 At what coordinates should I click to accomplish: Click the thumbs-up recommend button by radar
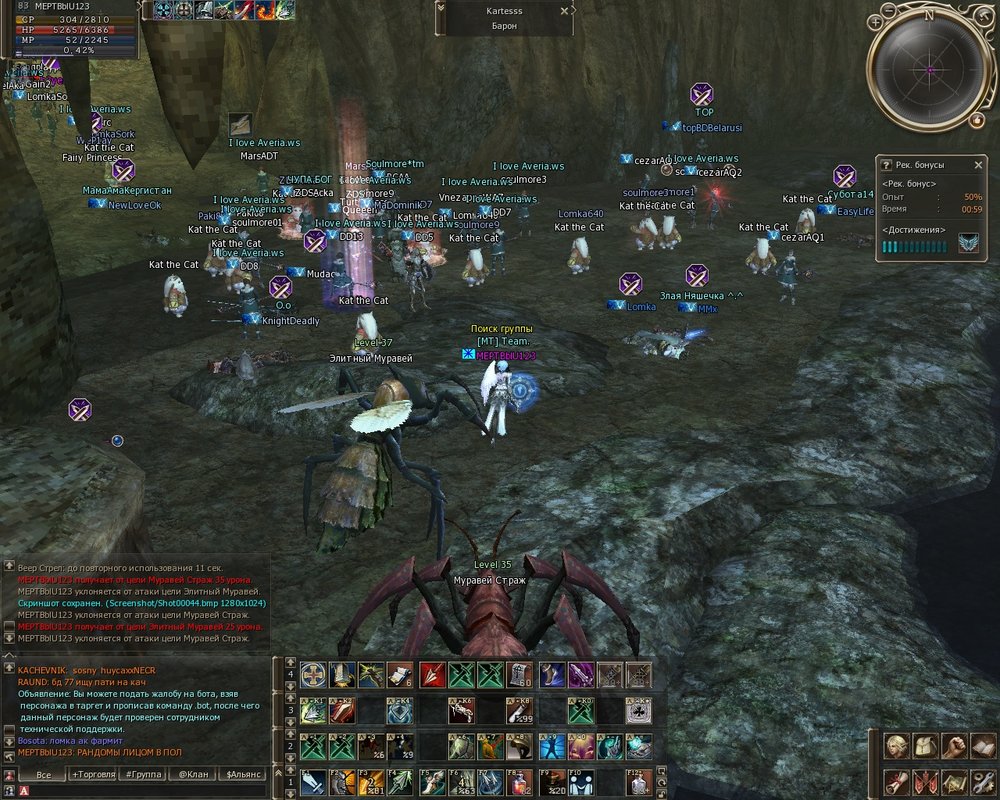(976, 120)
